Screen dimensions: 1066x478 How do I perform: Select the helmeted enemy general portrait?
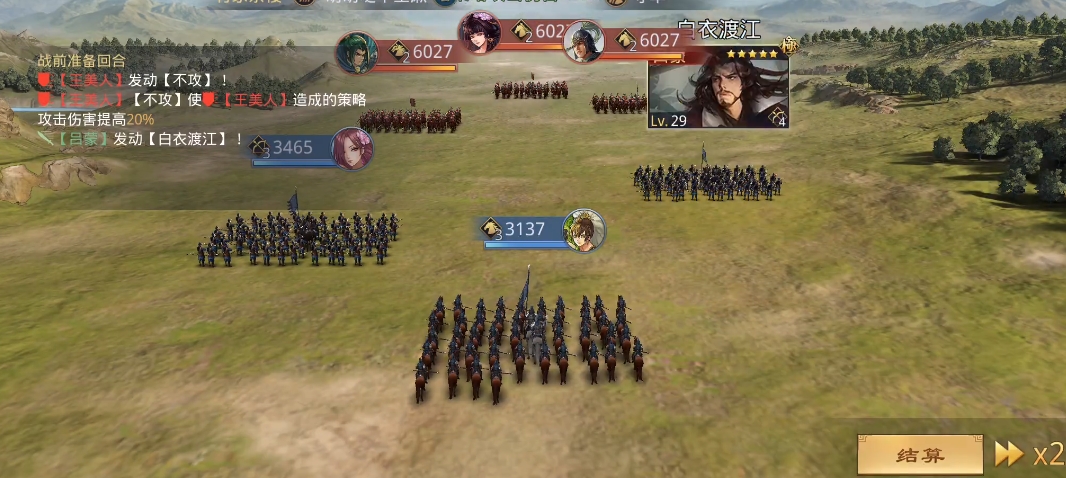584,42
